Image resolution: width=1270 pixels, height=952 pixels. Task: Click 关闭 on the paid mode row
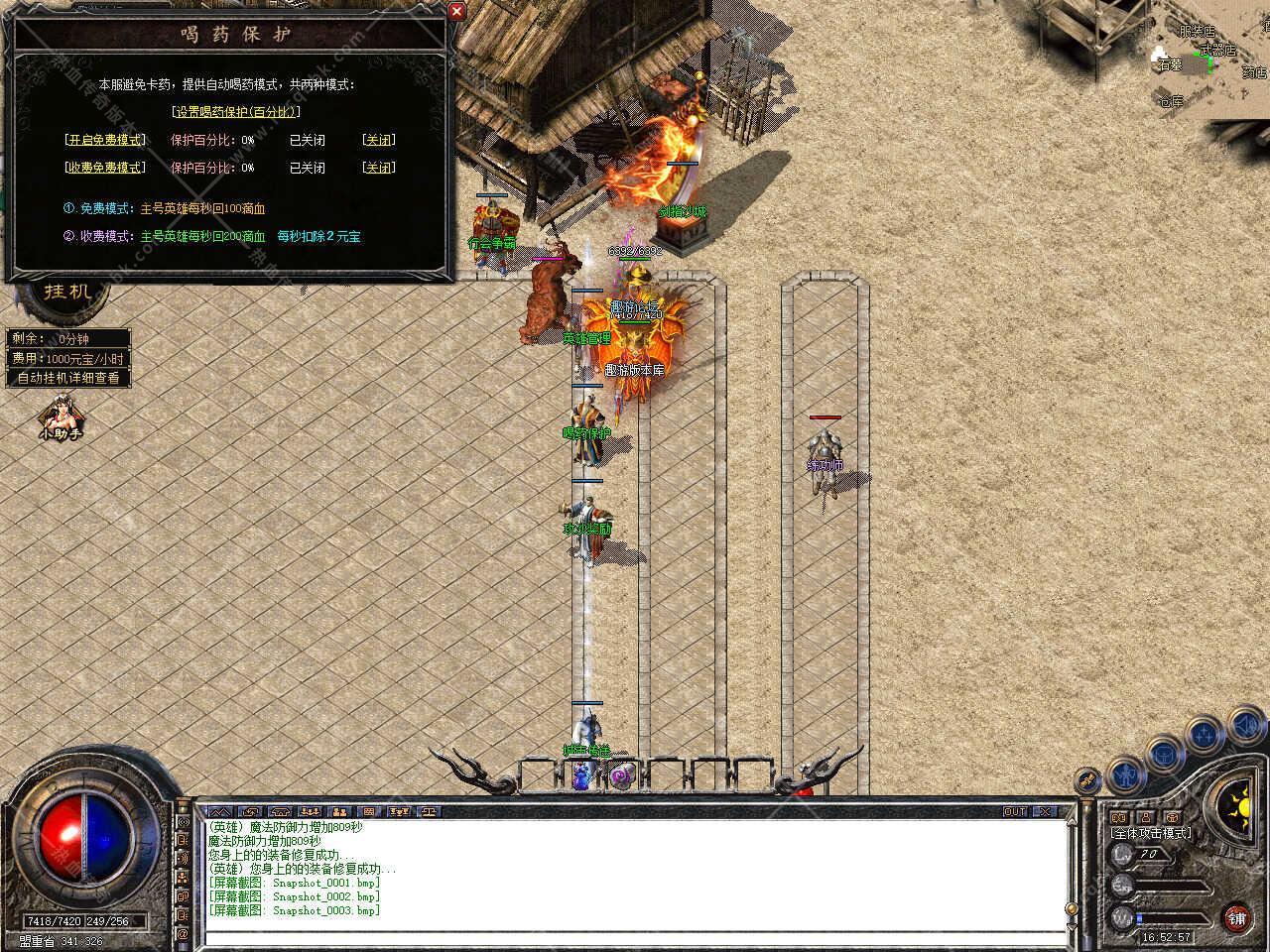pos(378,168)
